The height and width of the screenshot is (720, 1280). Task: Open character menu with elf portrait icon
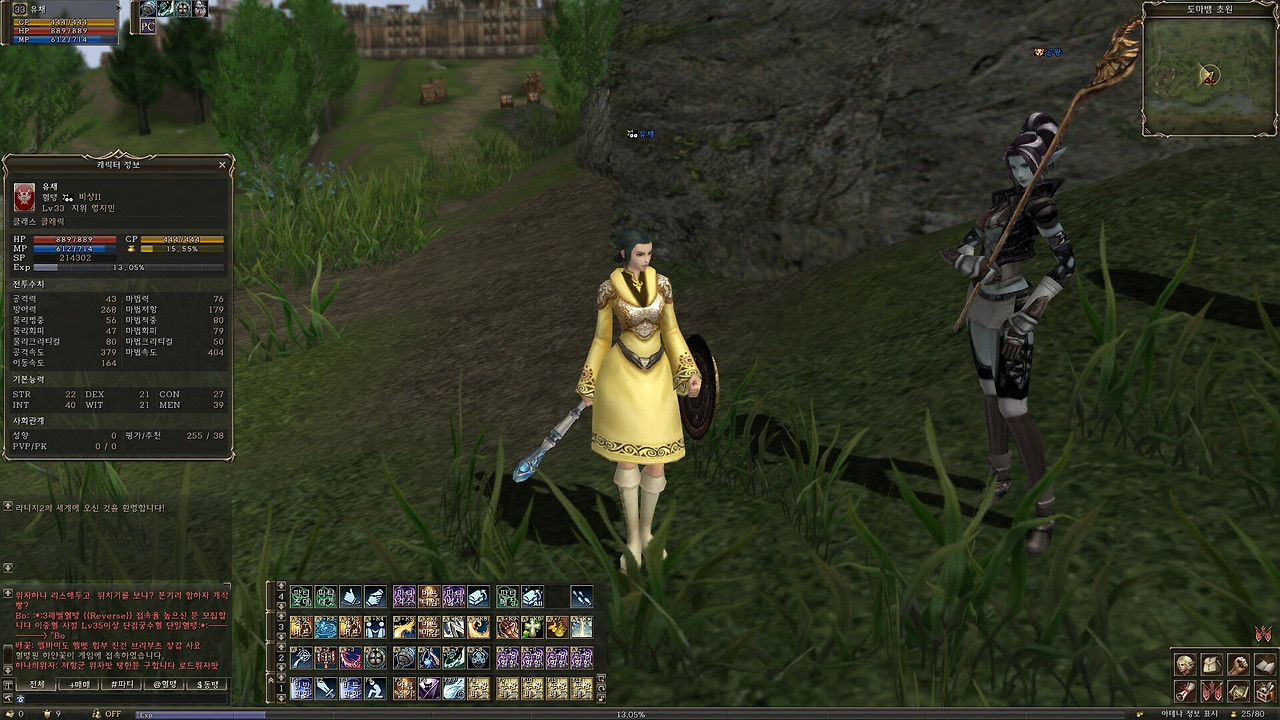[x=1185, y=665]
